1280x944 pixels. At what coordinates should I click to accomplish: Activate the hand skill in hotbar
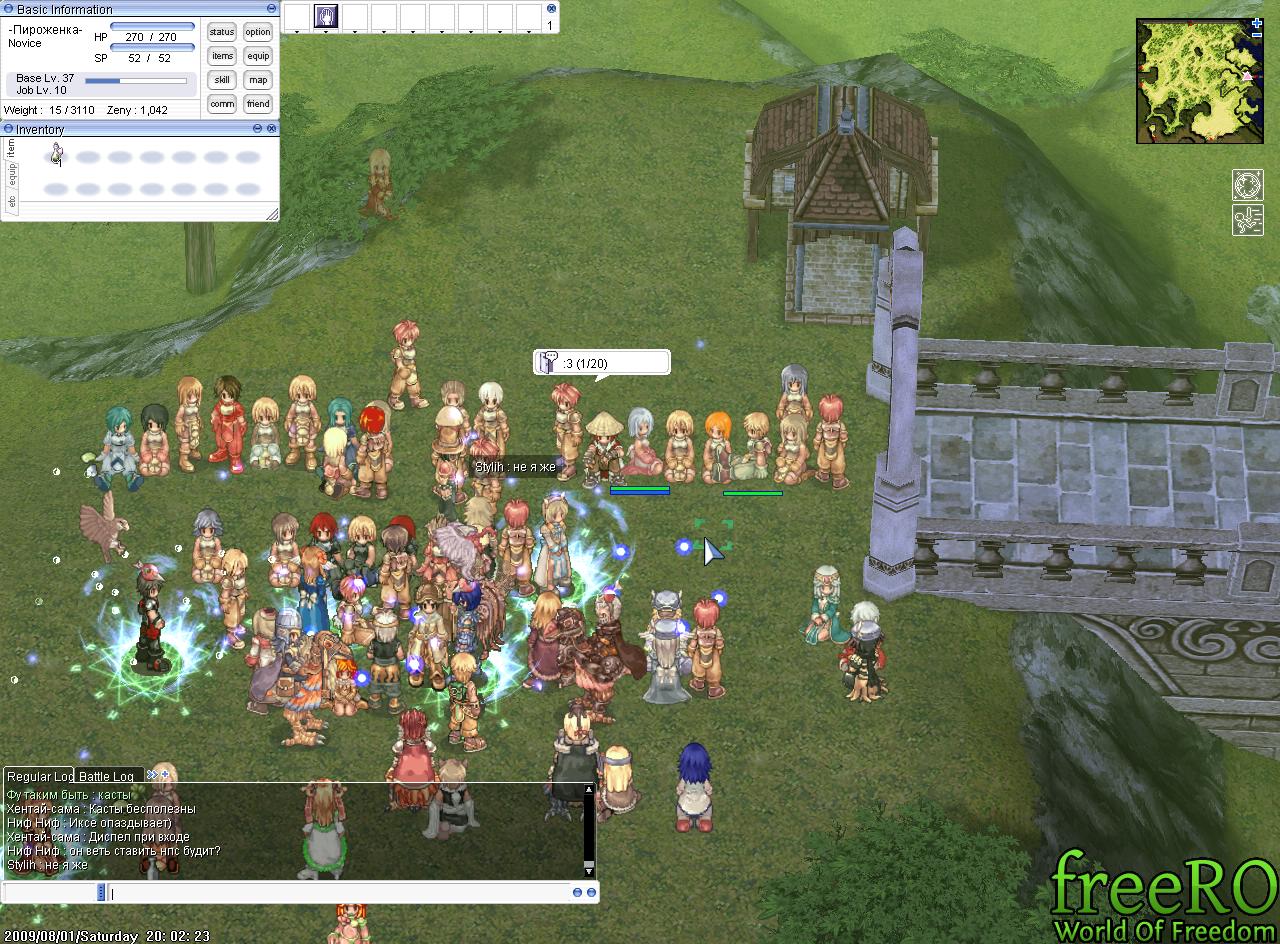[x=326, y=16]
